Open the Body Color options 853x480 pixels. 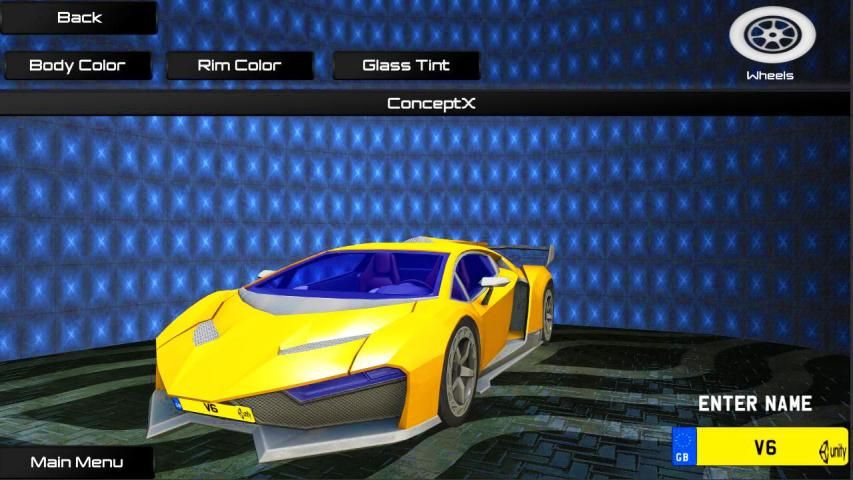pos(78,66)
